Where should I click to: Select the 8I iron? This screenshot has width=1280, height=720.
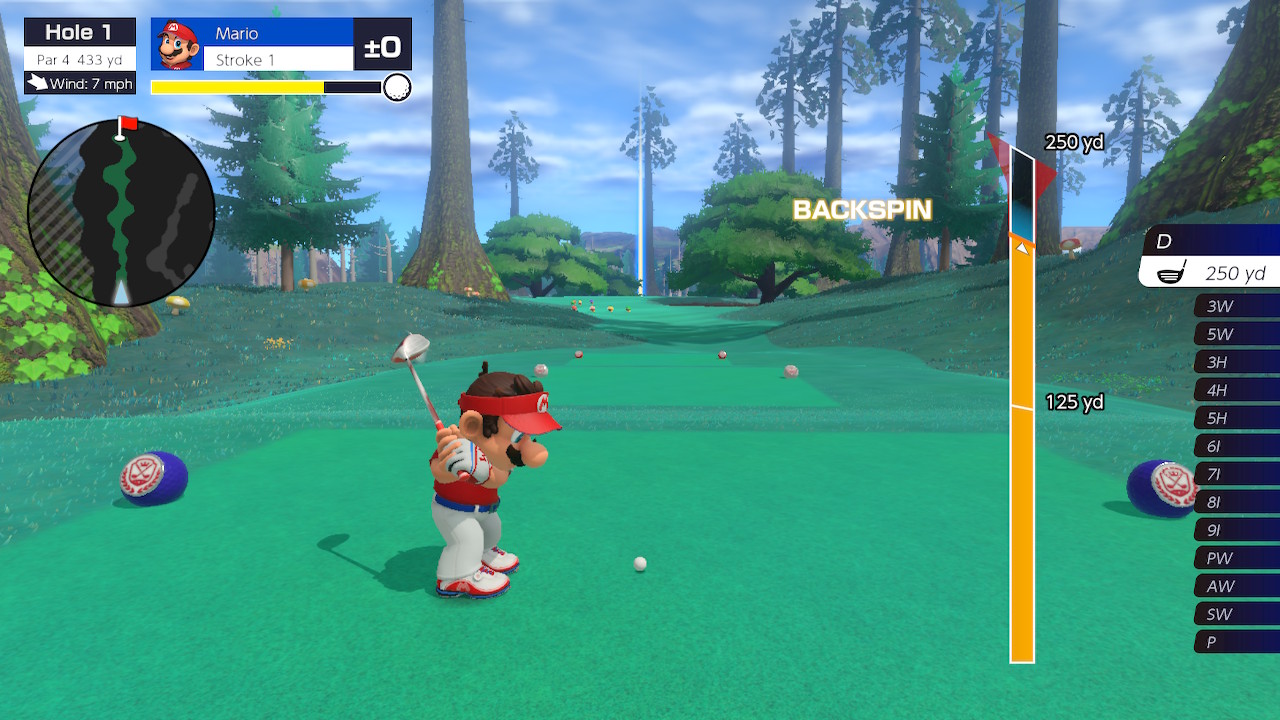pos(1236,502)
